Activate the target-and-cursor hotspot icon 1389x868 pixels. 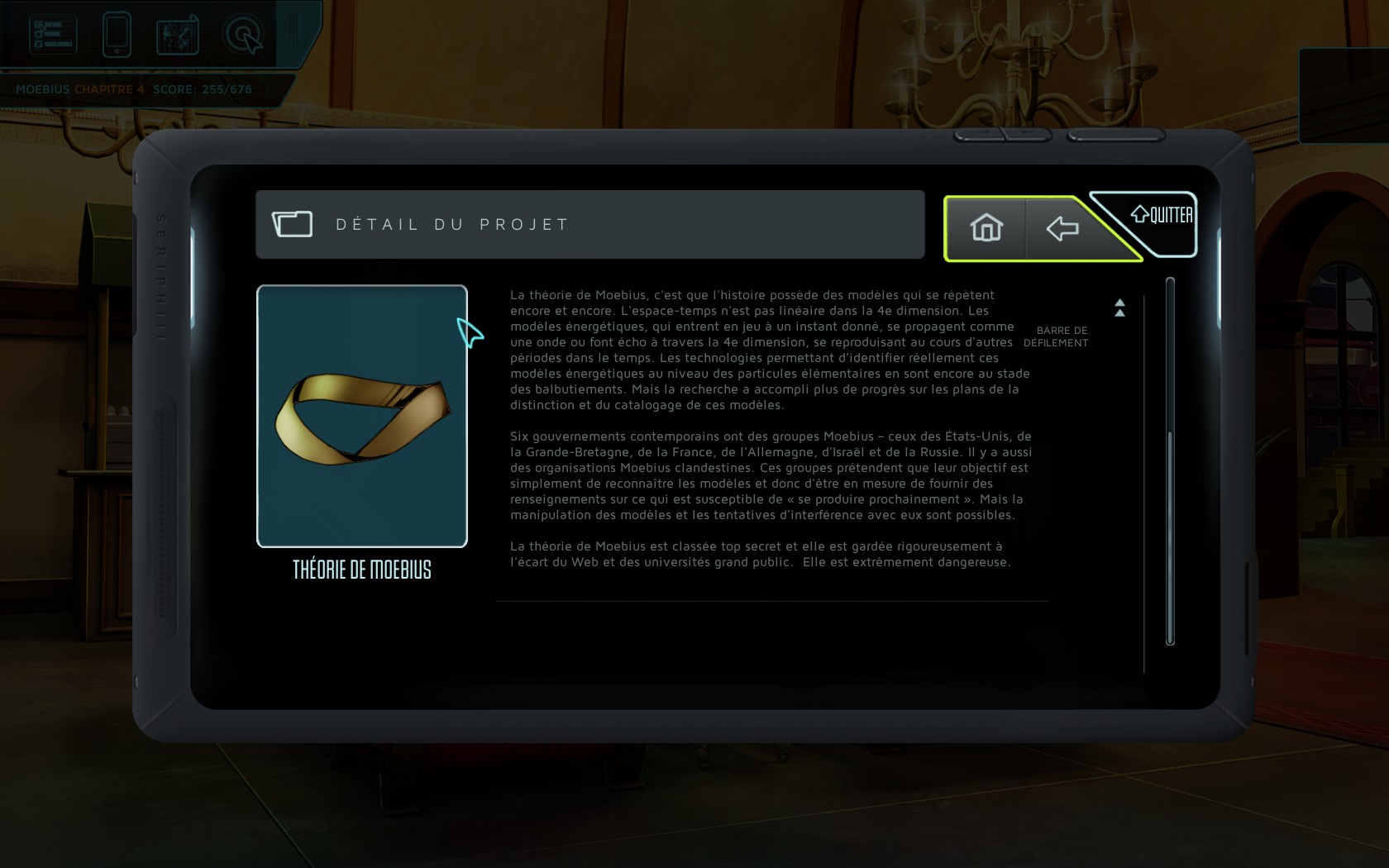244,35
